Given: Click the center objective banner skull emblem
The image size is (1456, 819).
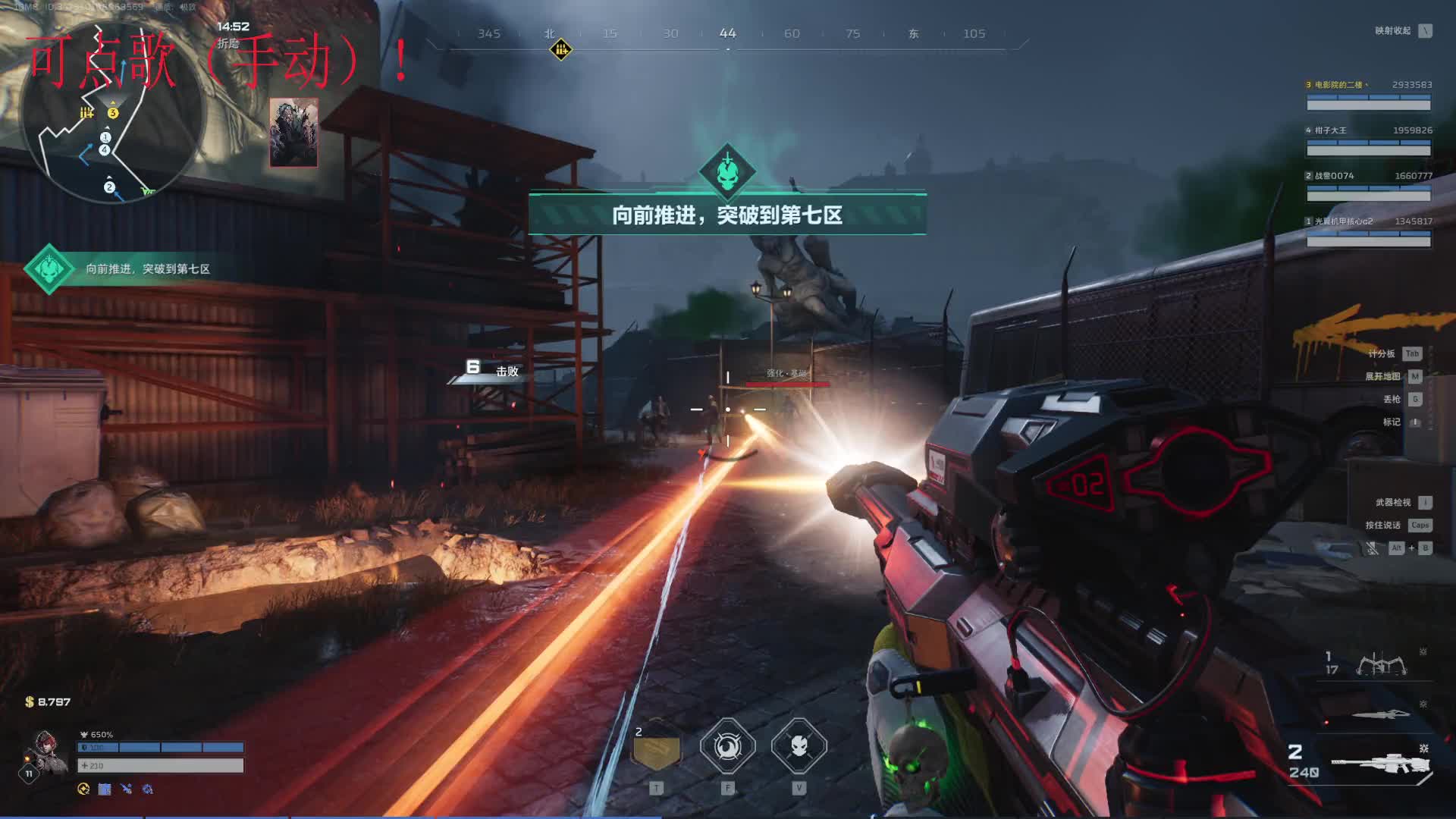Looking at the screenshot, I should click(x=726, y=172).
